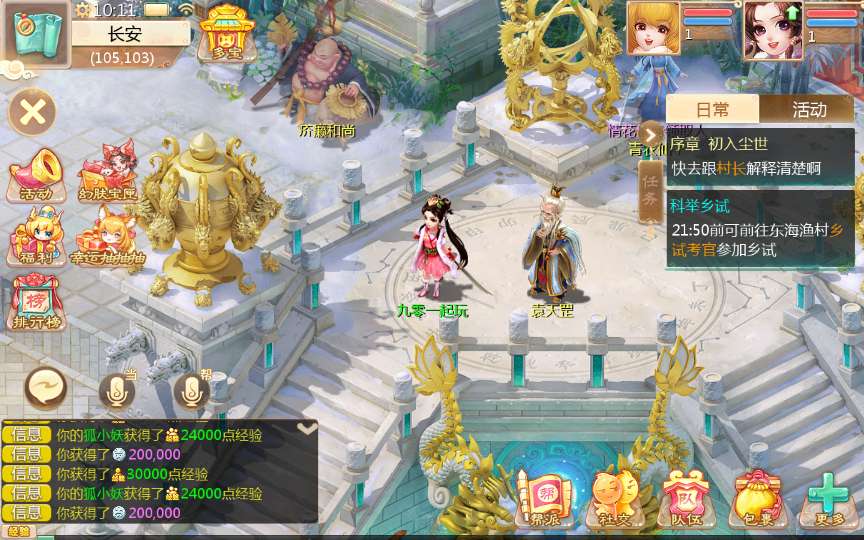Switch to the 活动 tab in quest tracker
Screen dimensions: 864x540
809,110
